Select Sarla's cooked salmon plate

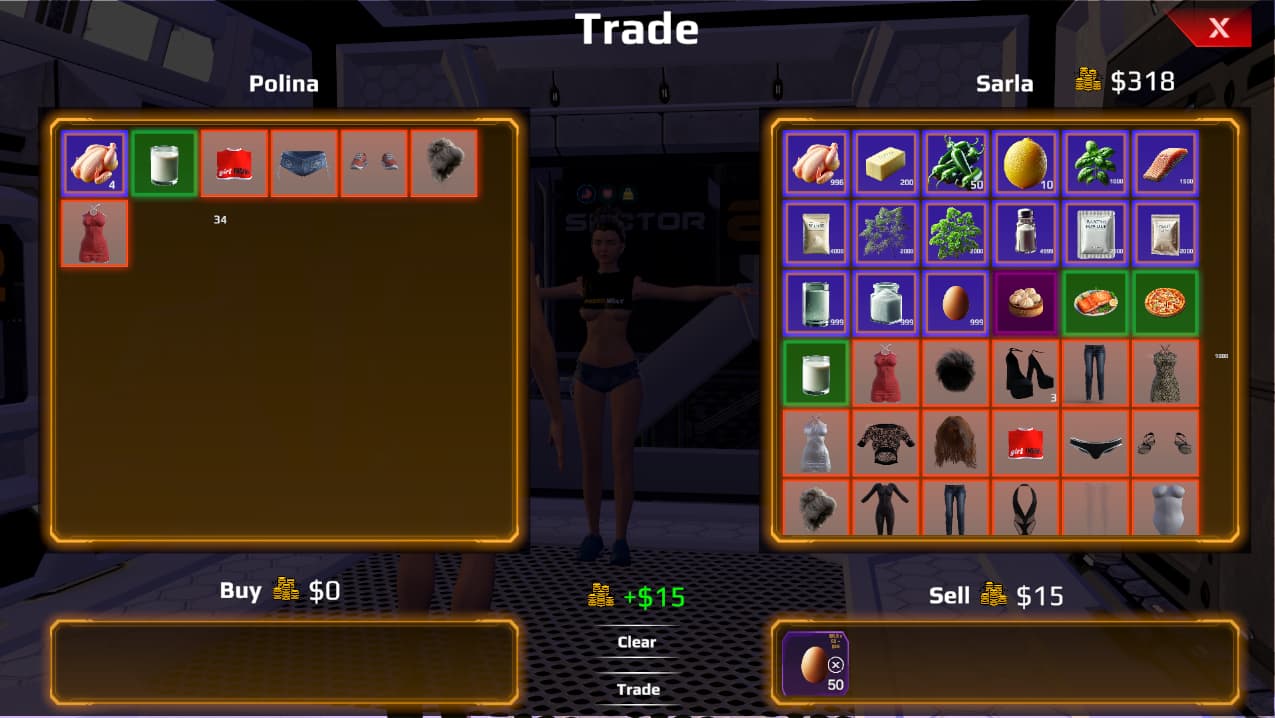[1096, 303]
